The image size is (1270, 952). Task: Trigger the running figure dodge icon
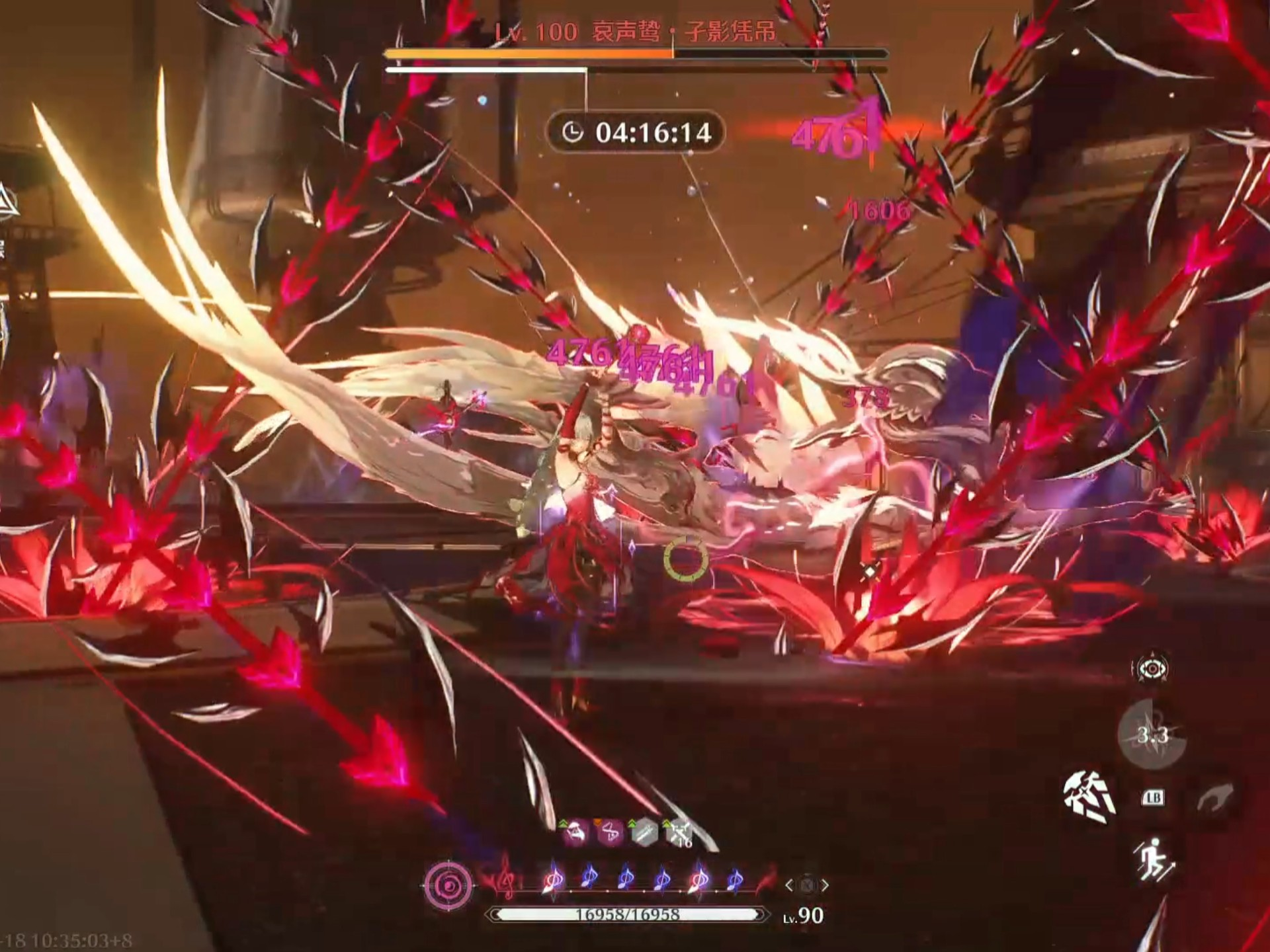point(1154,859)
